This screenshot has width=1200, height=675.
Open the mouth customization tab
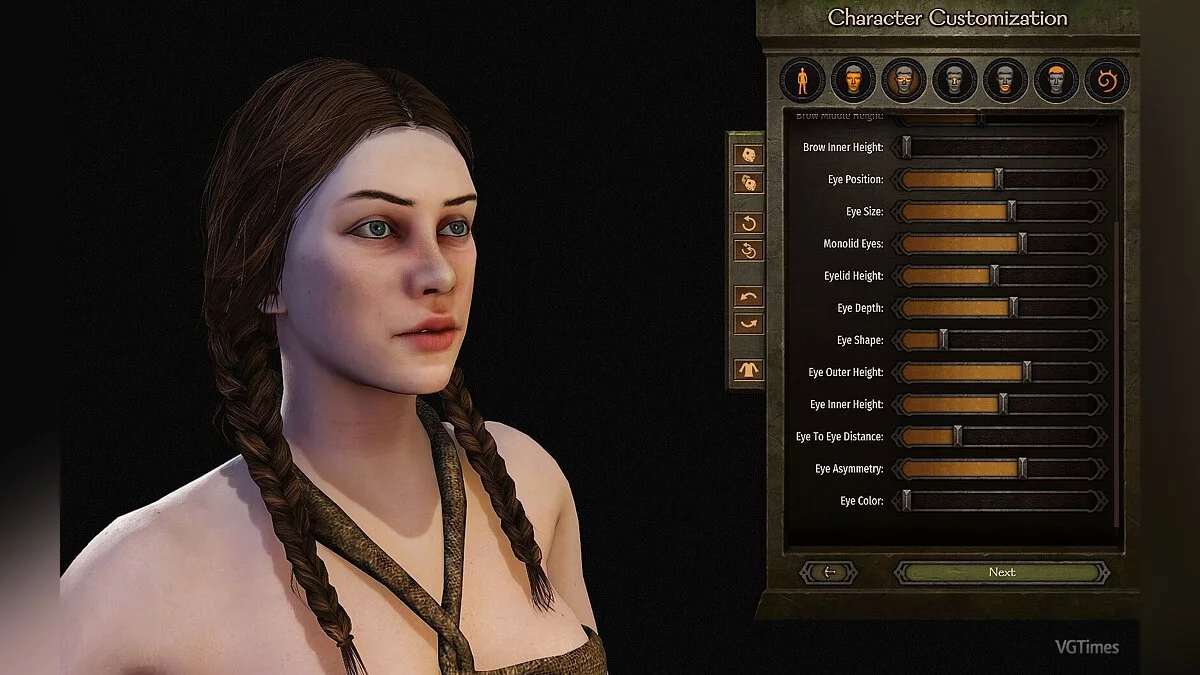[x=1005, y=80]
